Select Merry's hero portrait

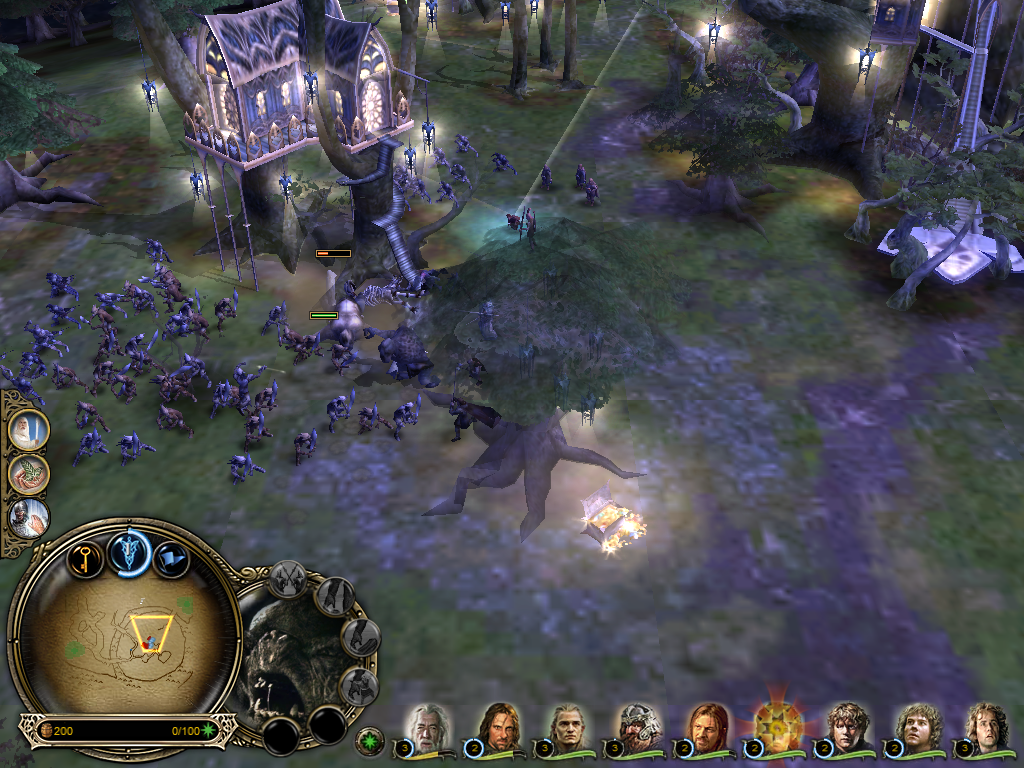[916, 728]
